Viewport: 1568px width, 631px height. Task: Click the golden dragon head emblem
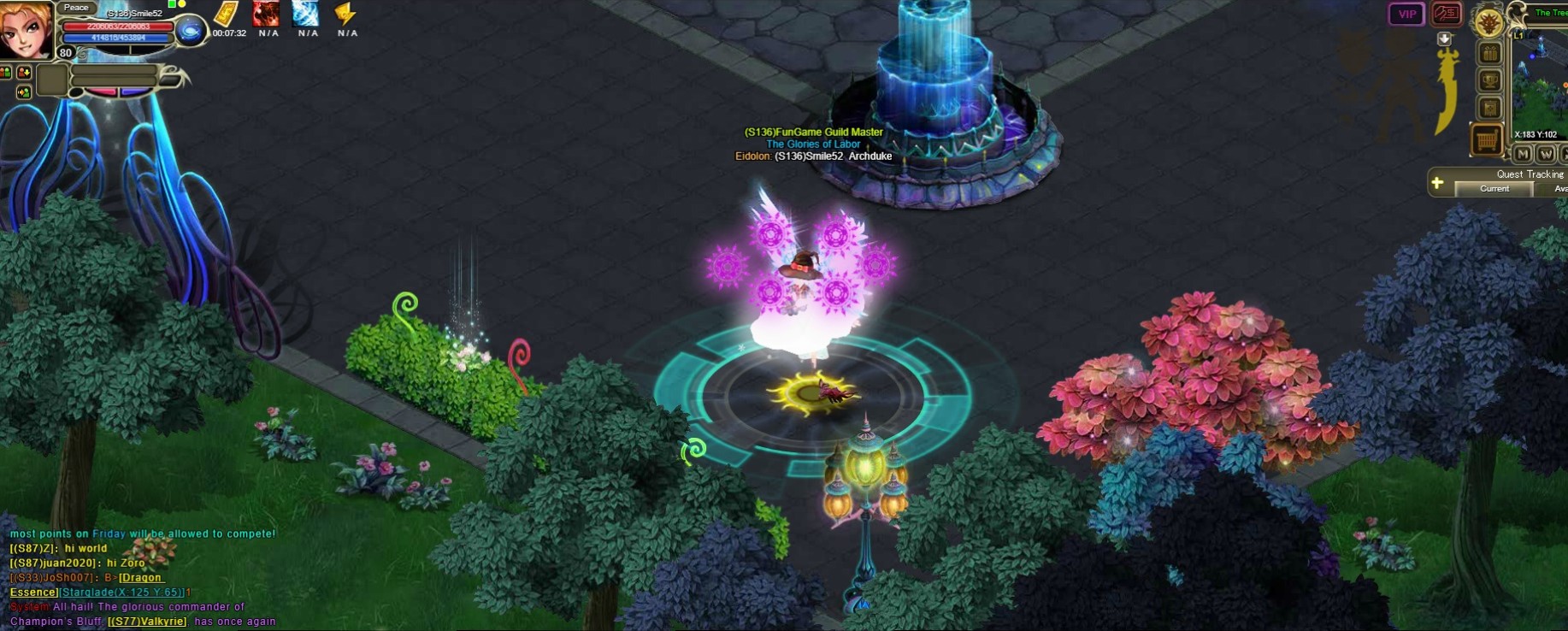pyautogui.click(x=1489, y=23)
